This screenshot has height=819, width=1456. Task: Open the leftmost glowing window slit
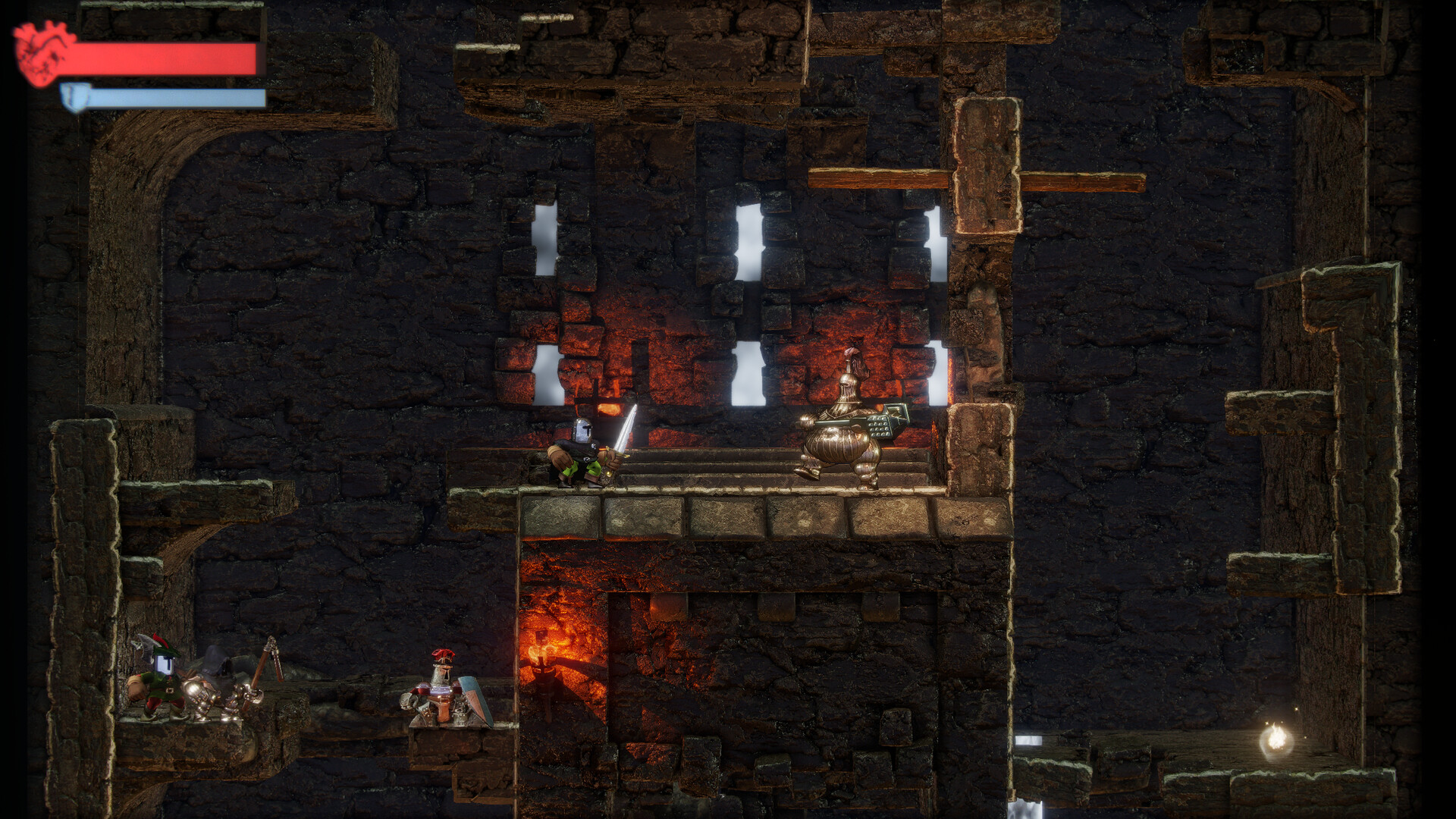pyautogui.click(x=544, y=375)
